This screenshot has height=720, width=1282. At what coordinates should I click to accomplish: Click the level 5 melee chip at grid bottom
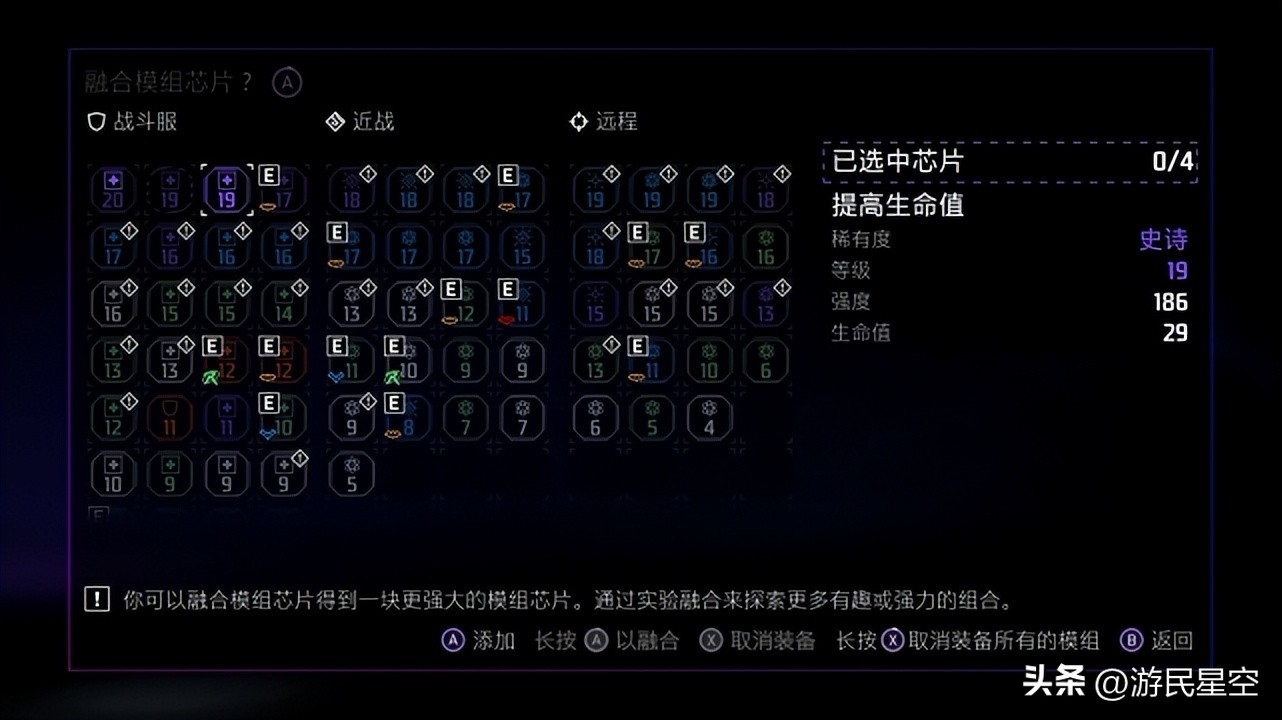[x=351, y=474]
